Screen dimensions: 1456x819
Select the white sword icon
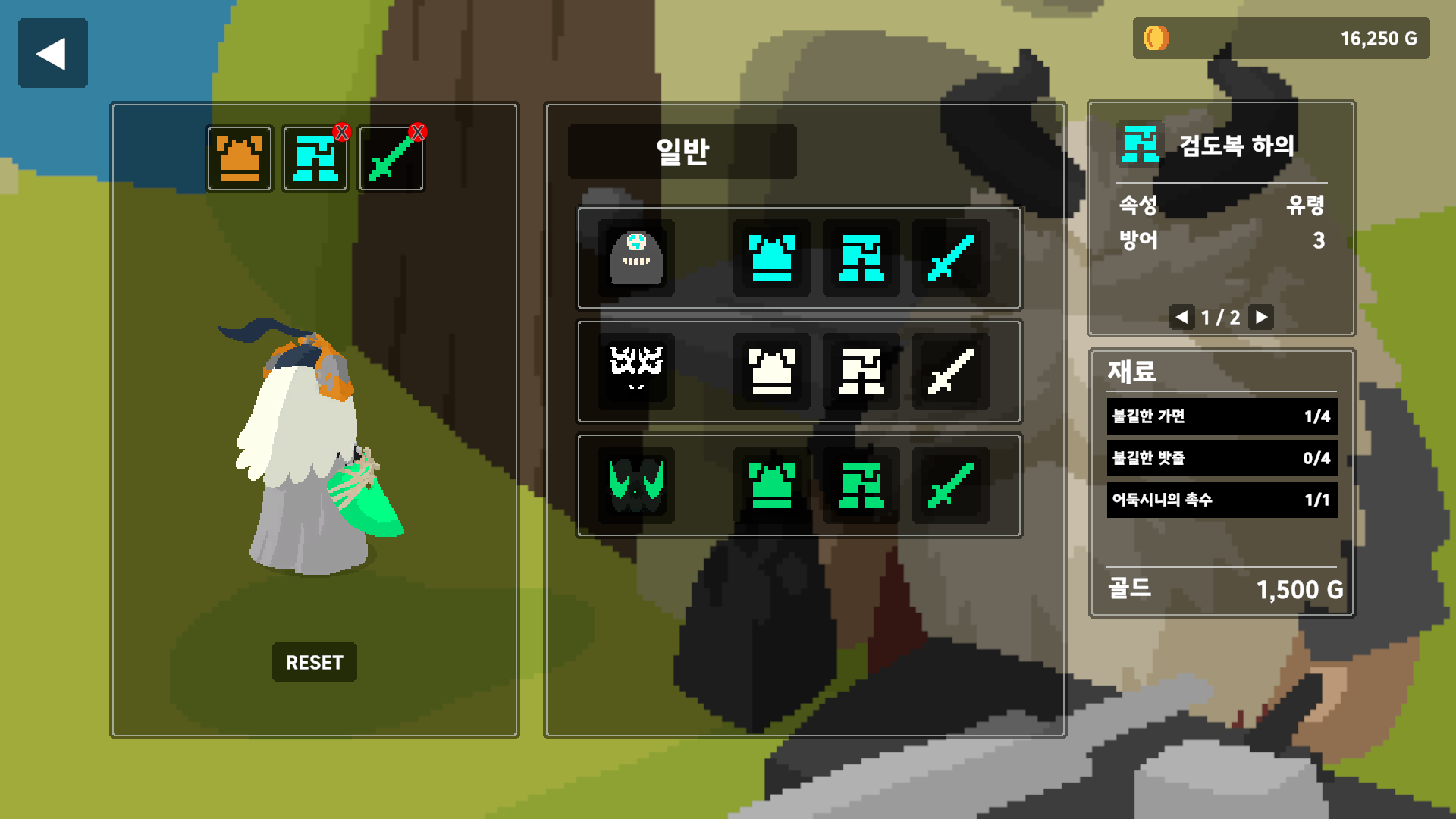pyautogui.click(x=949, y=371)
